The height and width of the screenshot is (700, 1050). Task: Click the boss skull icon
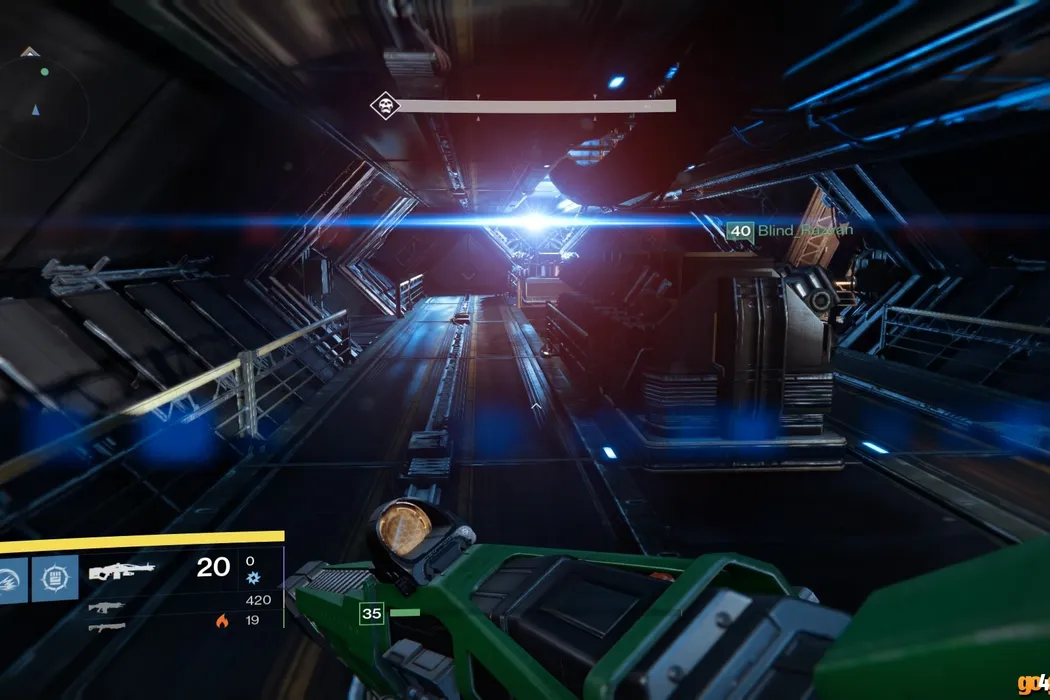click(x=384, y=105)
